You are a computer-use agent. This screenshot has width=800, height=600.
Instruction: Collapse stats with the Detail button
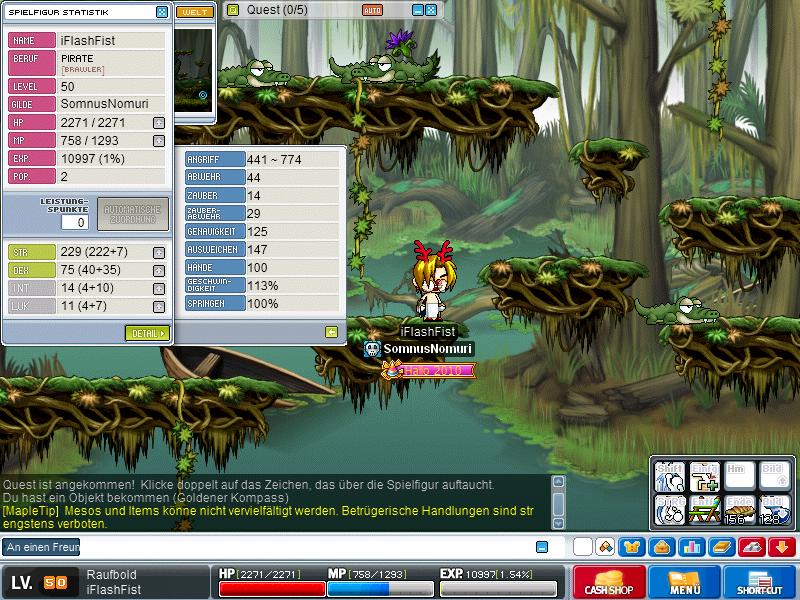(147, 333)
